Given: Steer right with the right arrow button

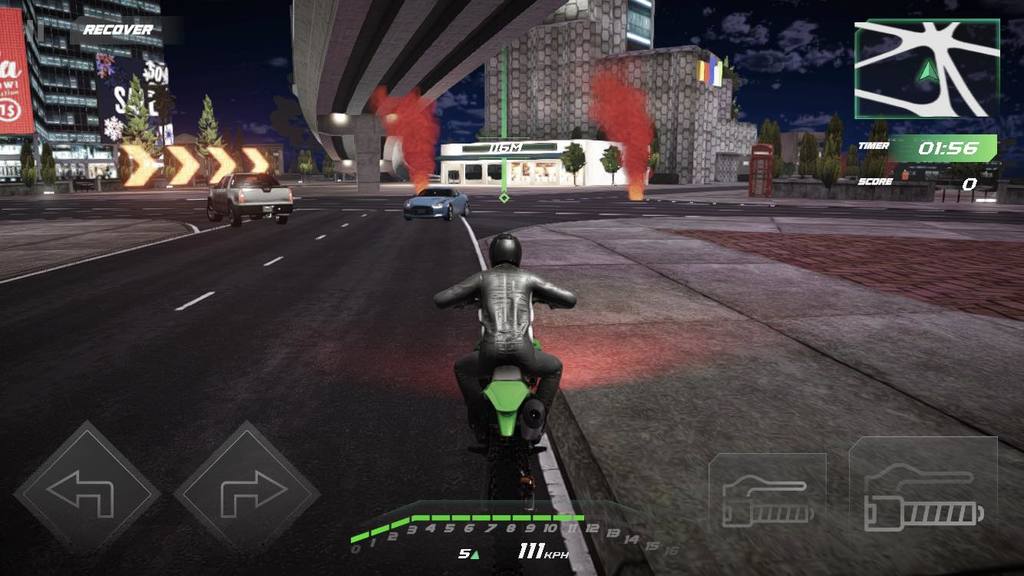Looking at the screenshot, I should [247, 492].
